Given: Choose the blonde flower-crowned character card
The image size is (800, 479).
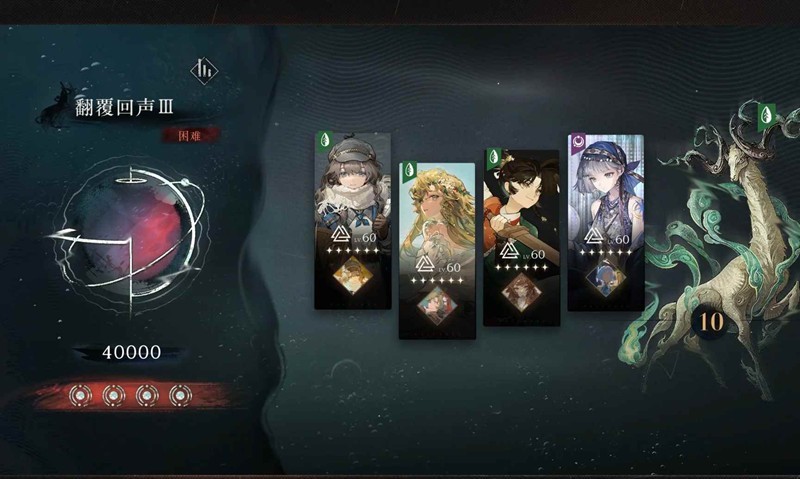Looking at the screenshot, I should (437, 250).
